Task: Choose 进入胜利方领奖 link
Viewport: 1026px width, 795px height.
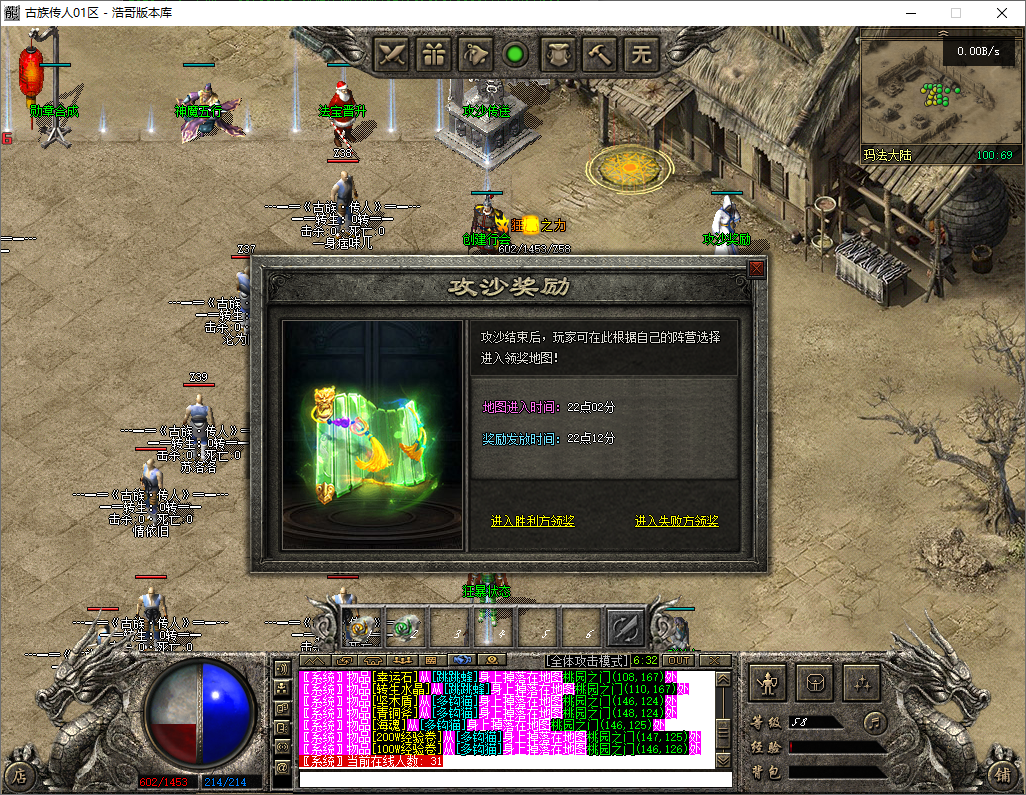Action: point(533,521)
